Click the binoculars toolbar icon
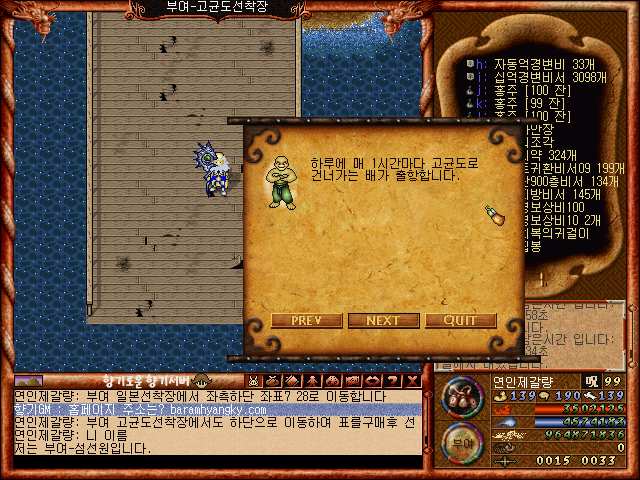The height and width of the screenshot is (480, 640). click(329, 381)
